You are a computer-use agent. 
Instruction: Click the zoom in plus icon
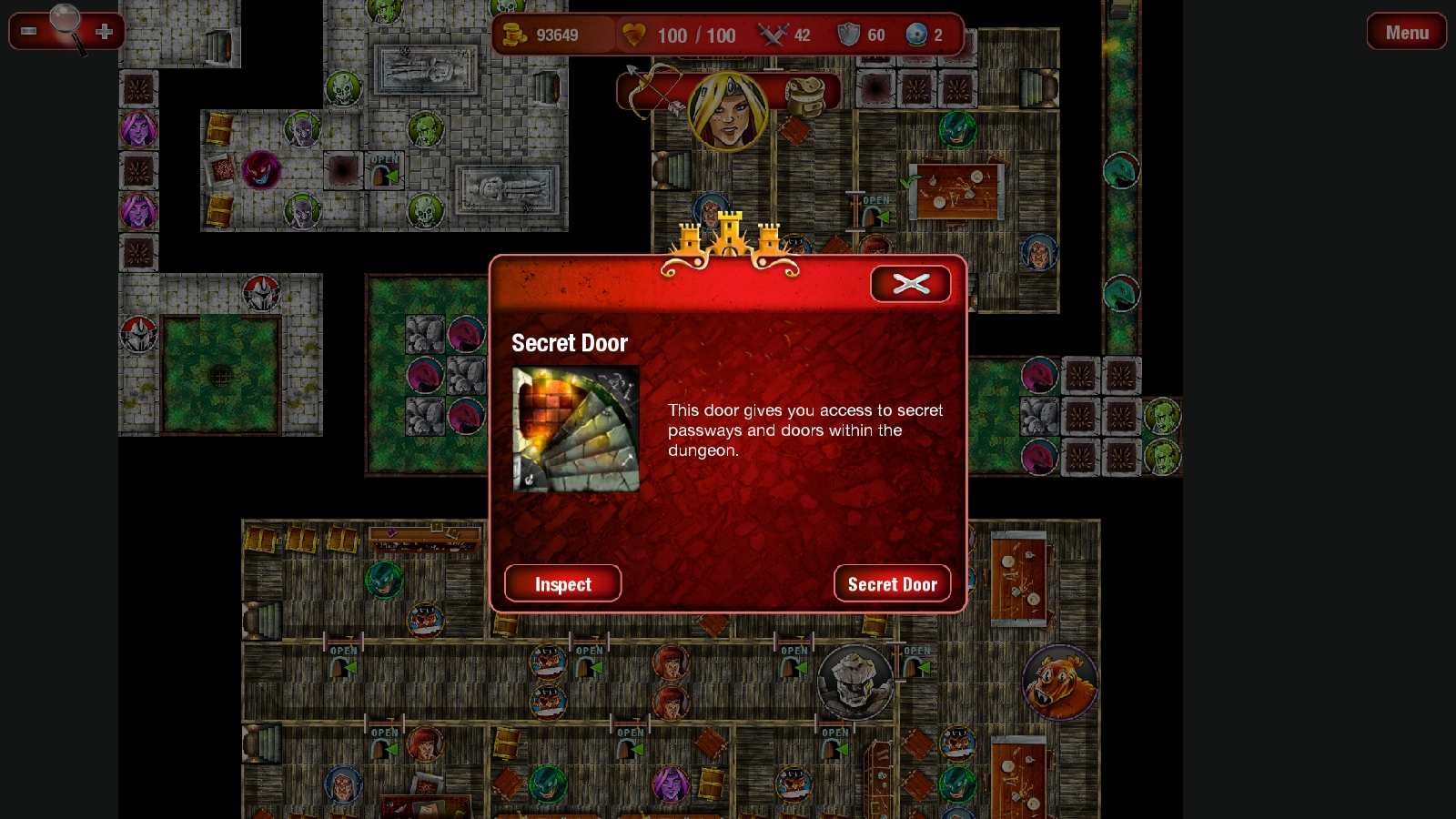104,30
